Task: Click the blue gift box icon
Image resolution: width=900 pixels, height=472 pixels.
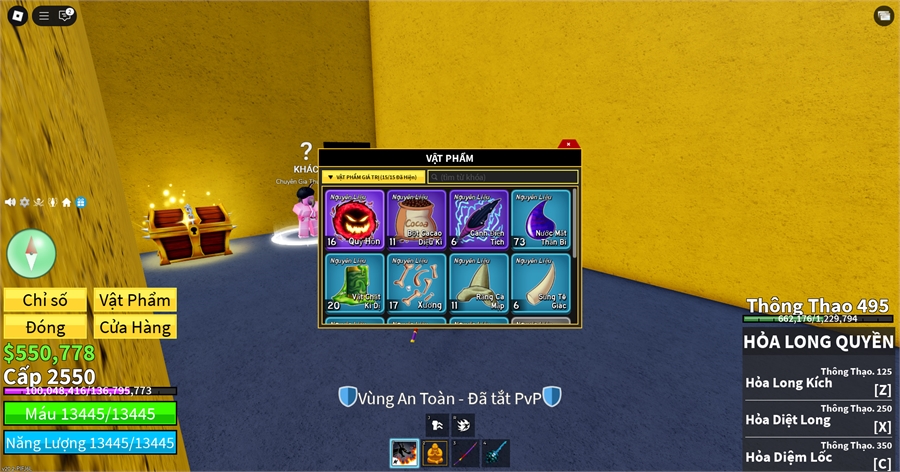Action: pos(81,202)
